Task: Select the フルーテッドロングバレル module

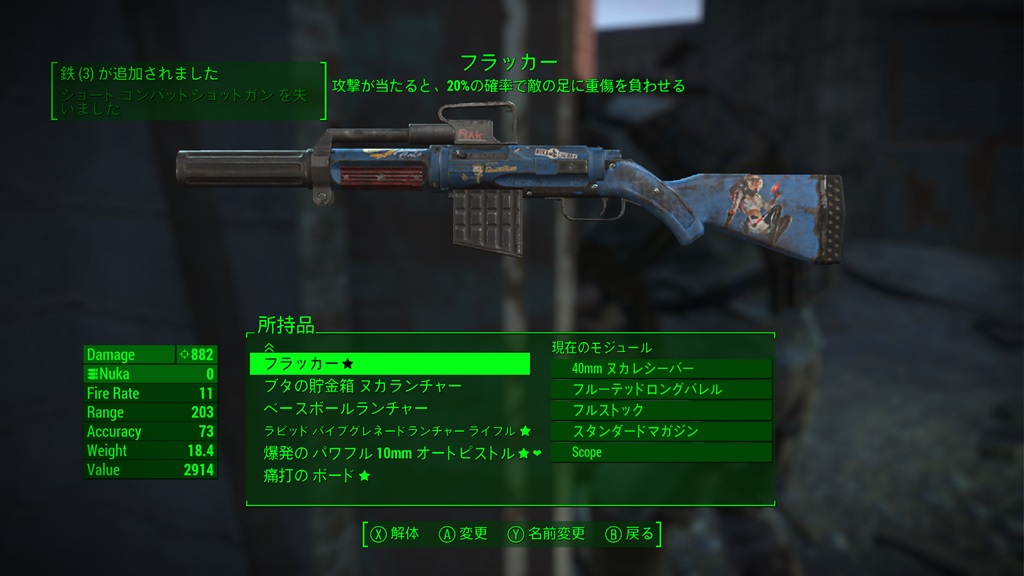Action: [661, 389]
